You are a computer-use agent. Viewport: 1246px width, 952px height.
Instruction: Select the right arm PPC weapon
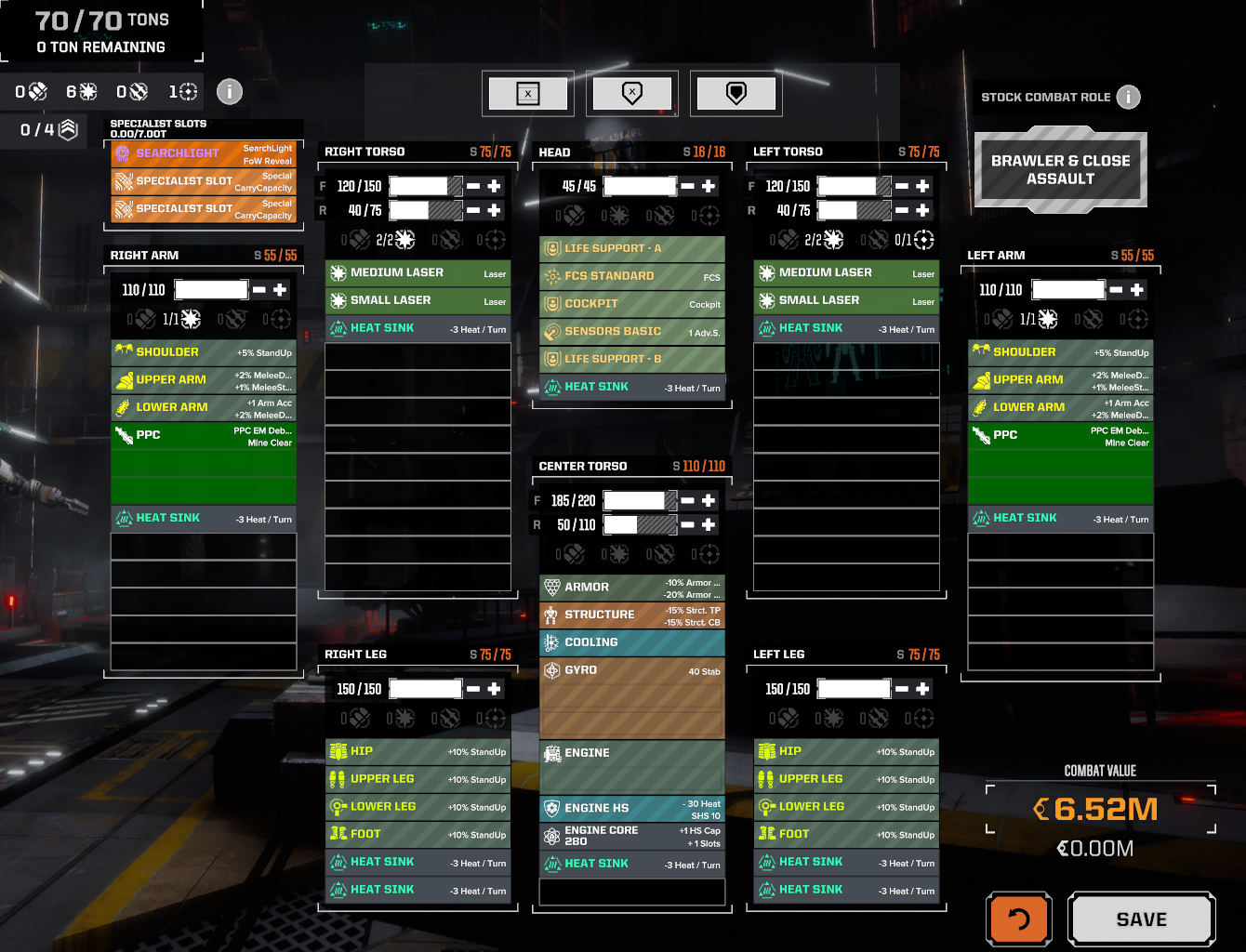pos(203,462)
